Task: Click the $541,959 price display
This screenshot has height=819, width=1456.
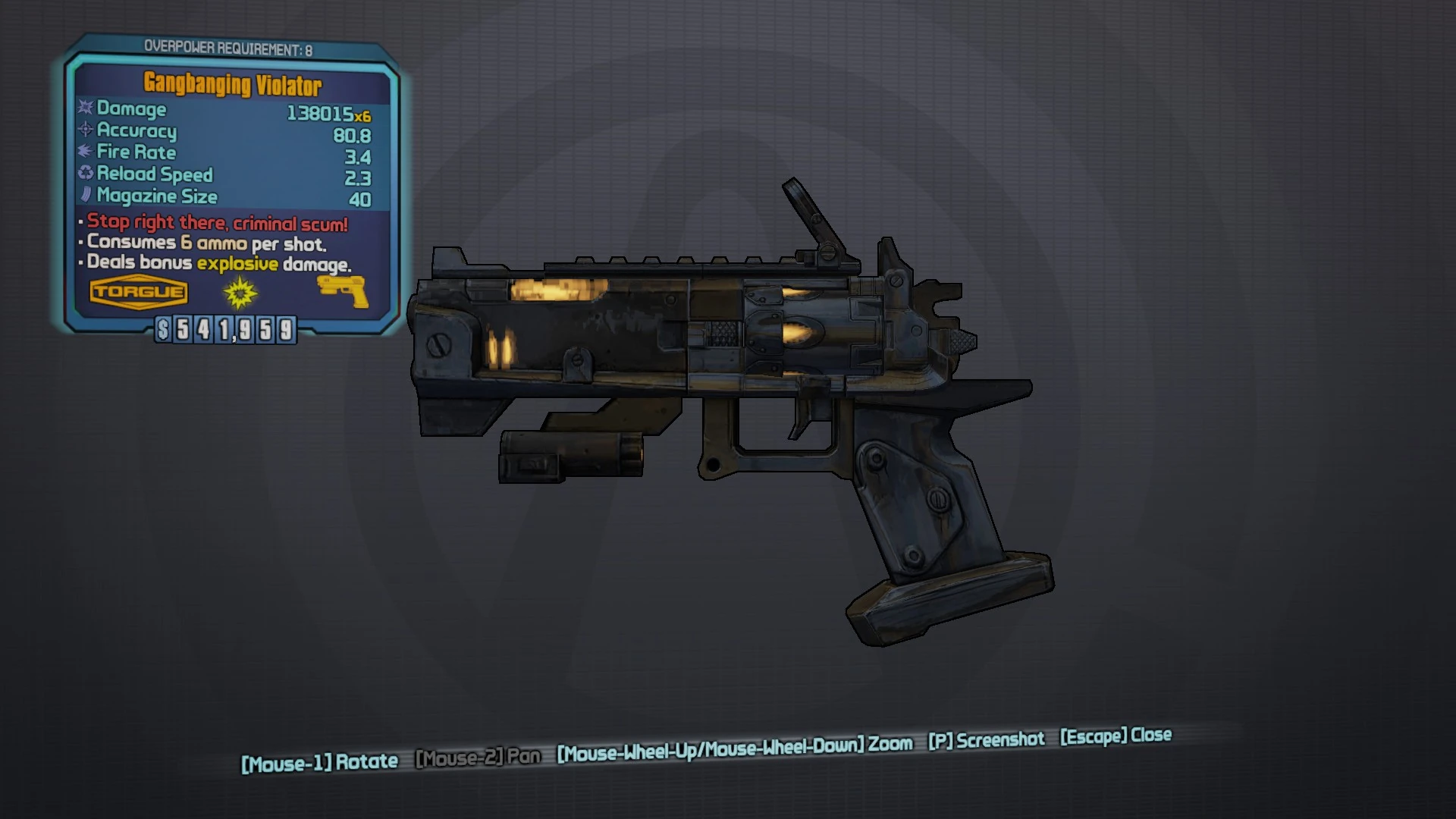Action: 226,329
